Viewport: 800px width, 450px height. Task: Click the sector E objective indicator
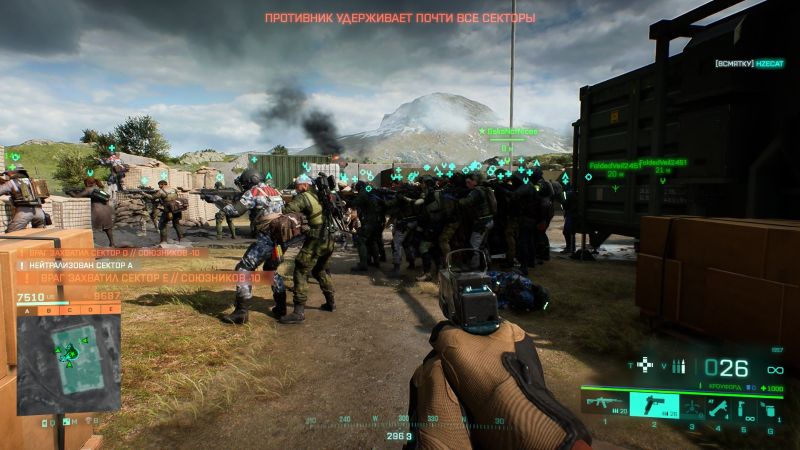[110, 310]
